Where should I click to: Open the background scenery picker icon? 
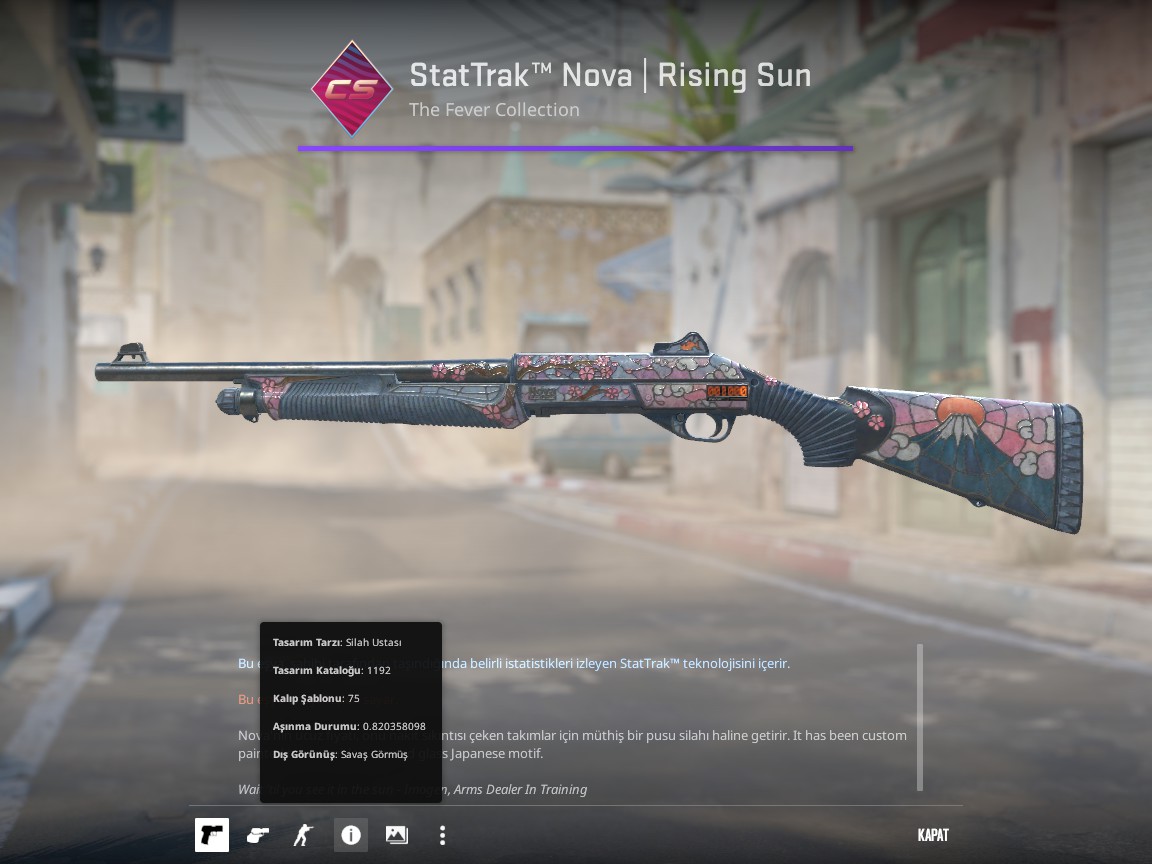tap(396, 835)
